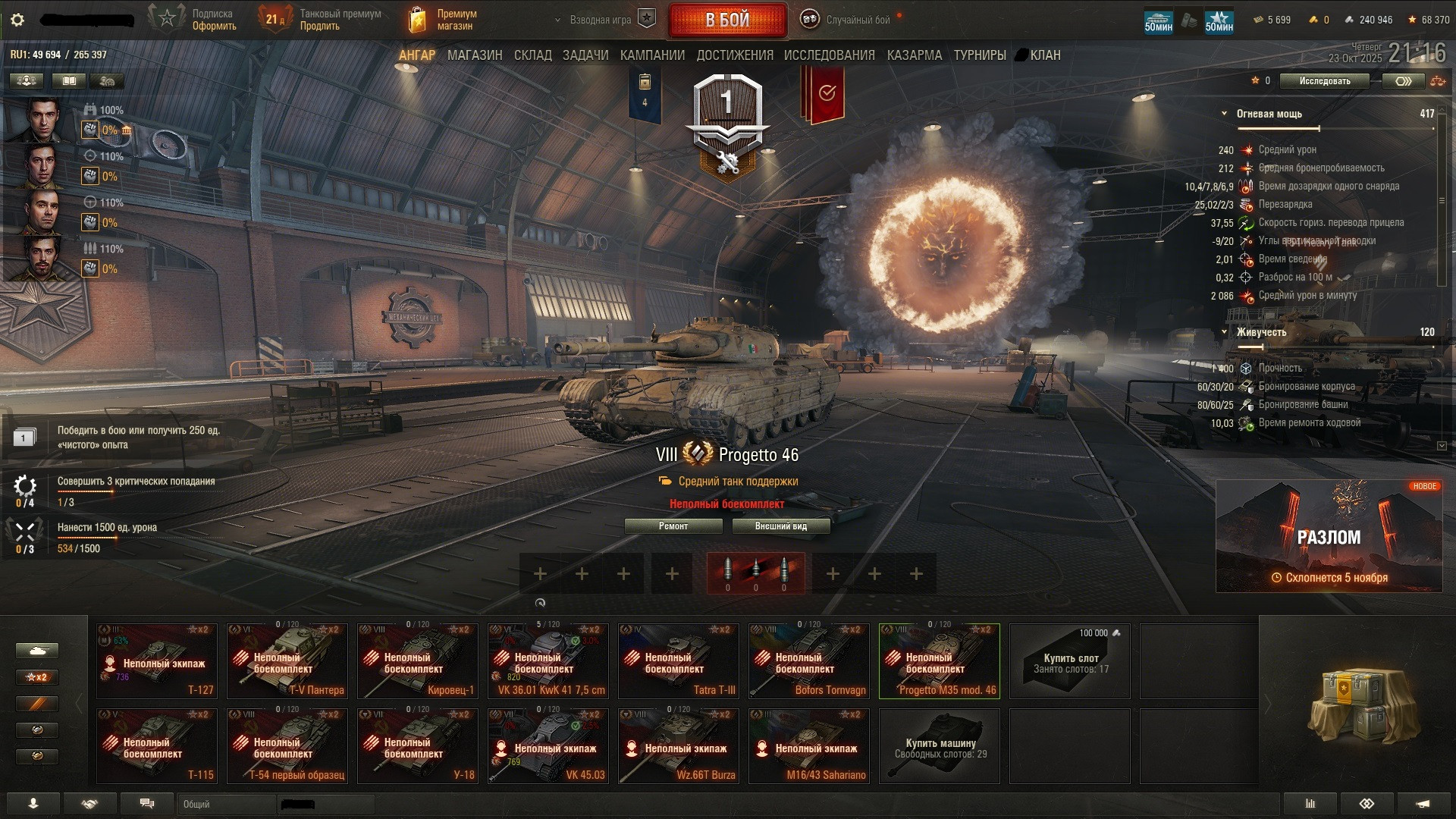Select the Т-54 первый образец tank
The image size is (1456, 819).
287,746
